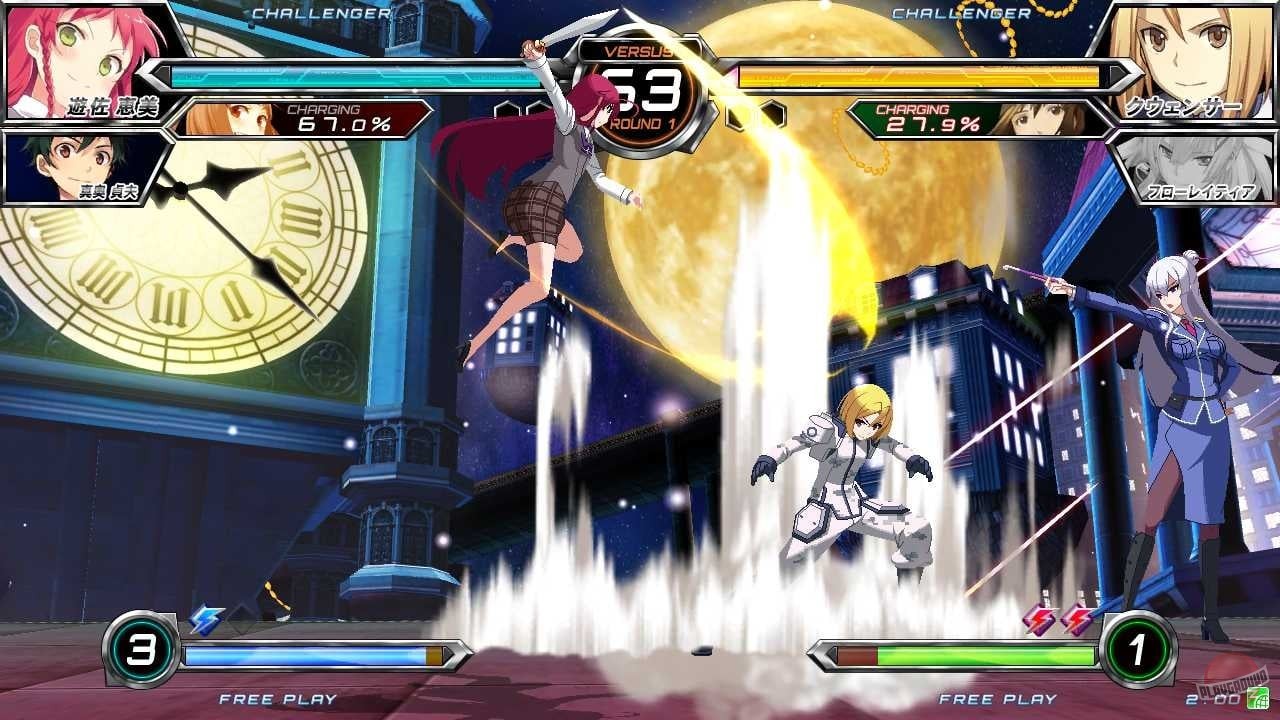Select the CHALLENGER banner on the right
Viewport: 1280px width, 720px height.
click(961, 14)
